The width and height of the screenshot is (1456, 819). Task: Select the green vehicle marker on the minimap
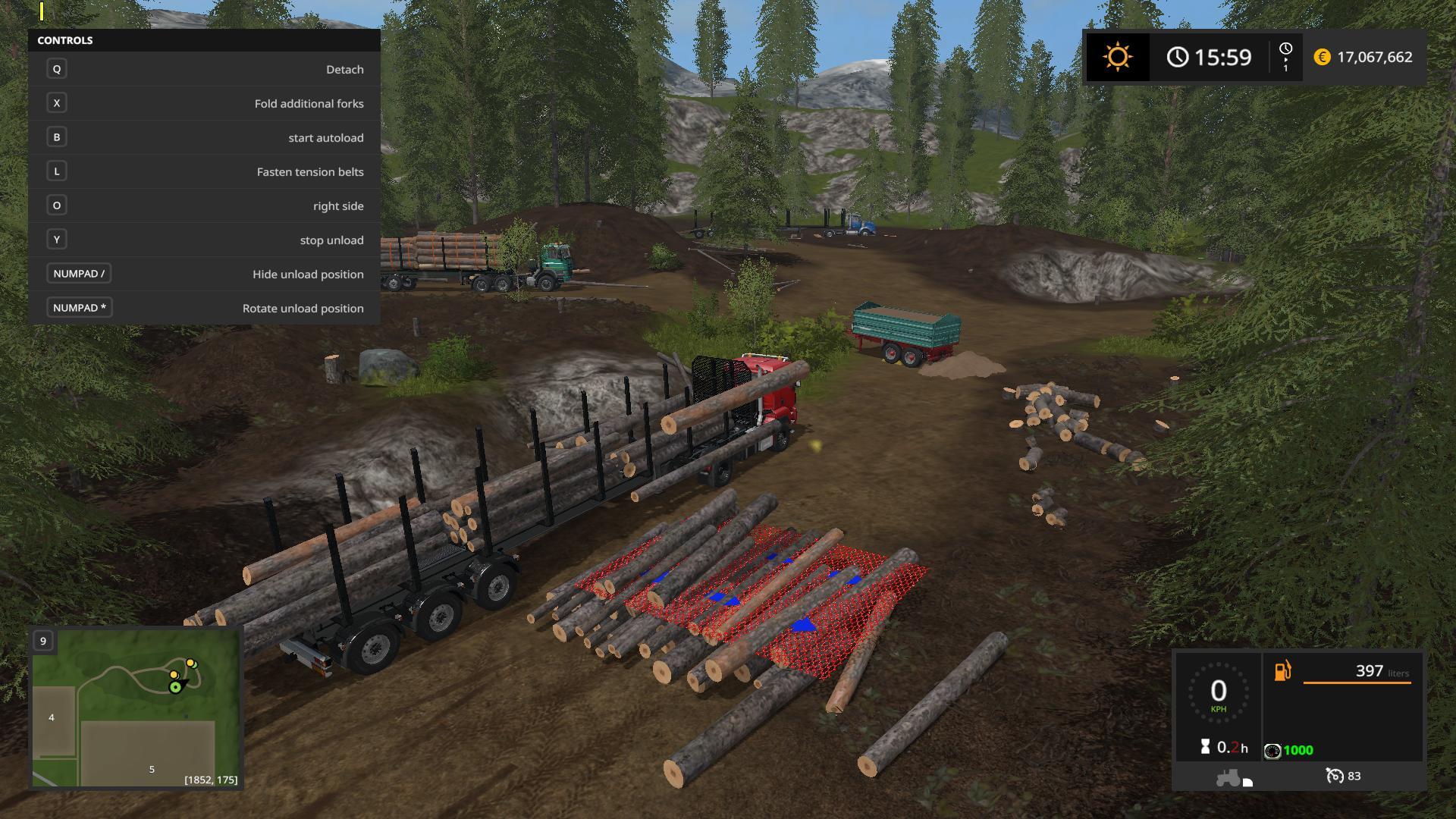[x=176, y=687]
